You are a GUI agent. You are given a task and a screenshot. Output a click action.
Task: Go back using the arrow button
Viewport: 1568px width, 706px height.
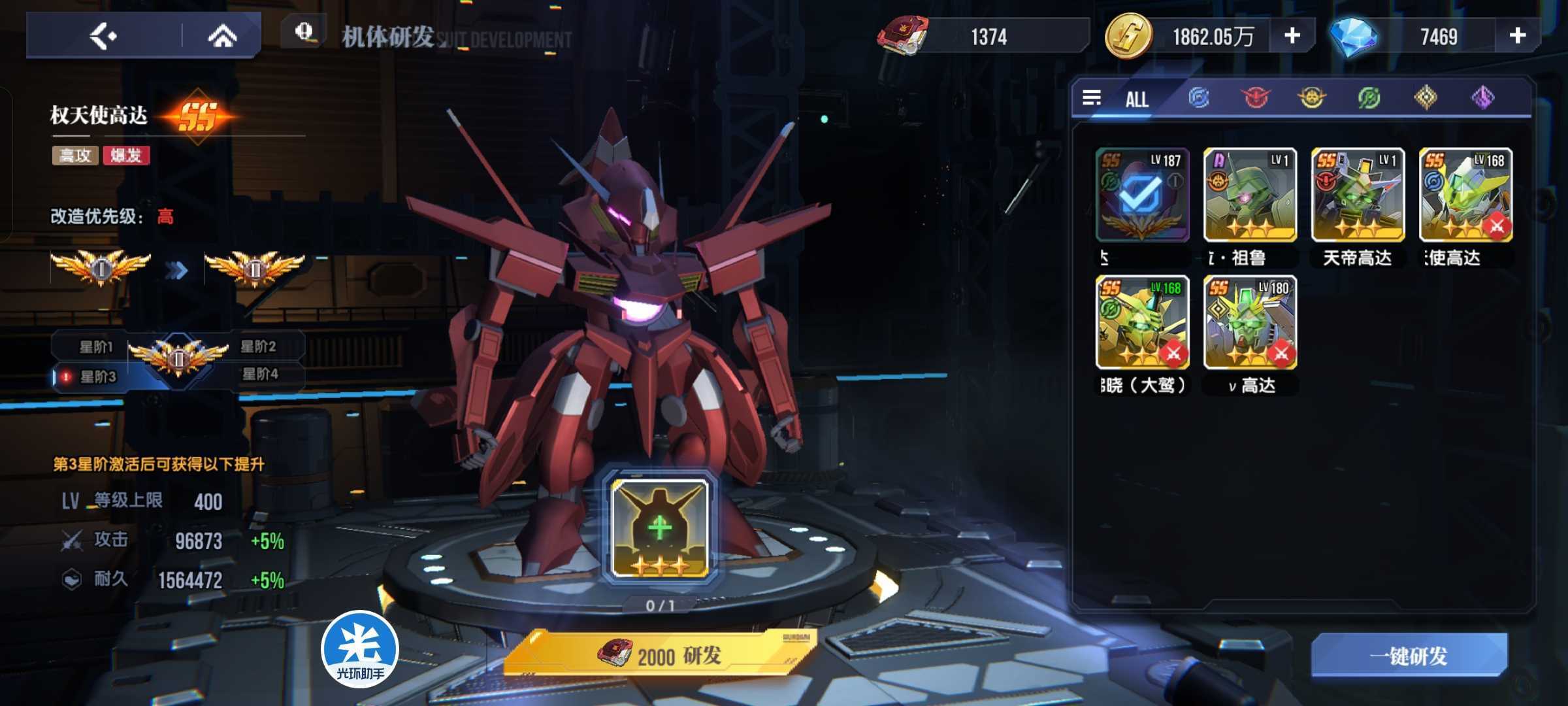103,36
